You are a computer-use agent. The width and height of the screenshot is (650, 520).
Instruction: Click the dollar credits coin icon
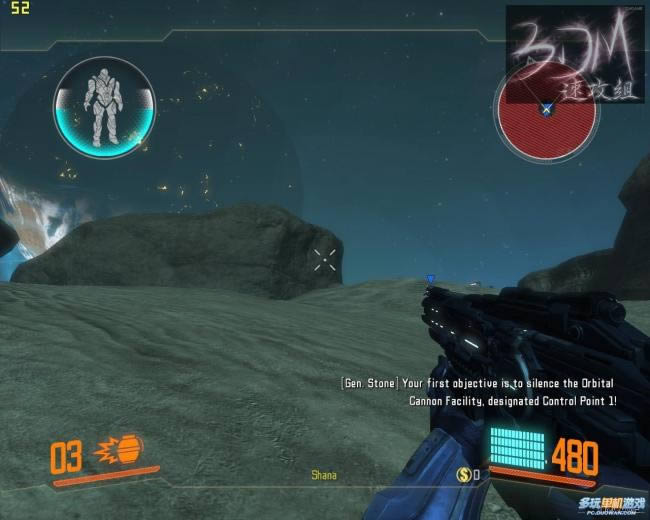point(464,474)
